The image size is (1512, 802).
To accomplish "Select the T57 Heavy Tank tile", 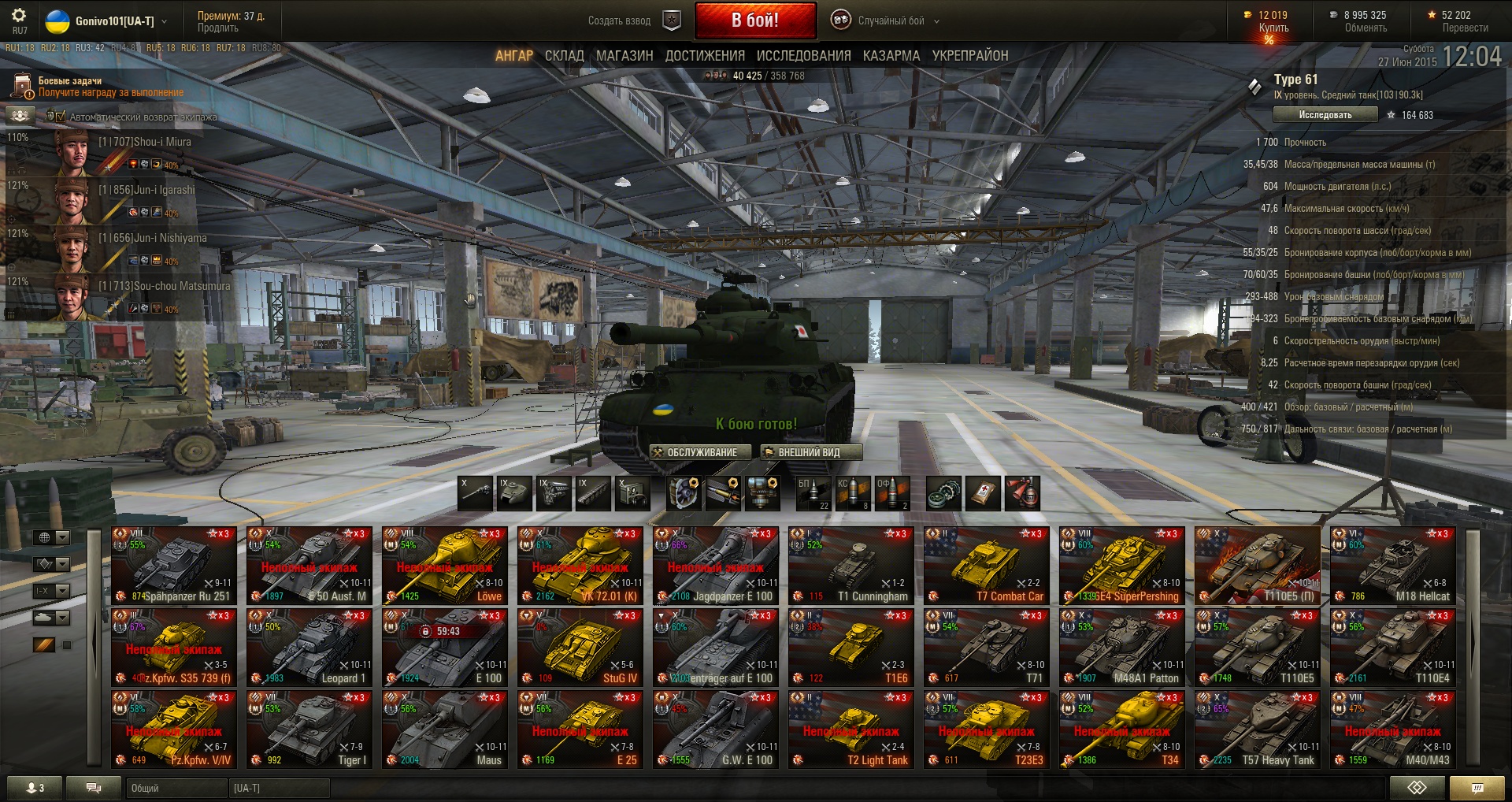I will point(1257,729).
